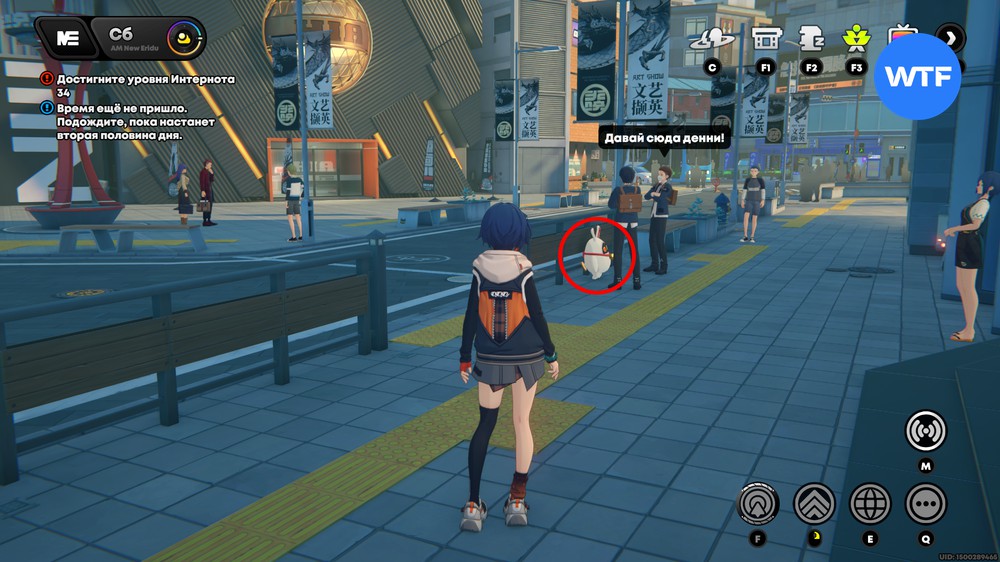Open the globe network button

tap(870, 503)
